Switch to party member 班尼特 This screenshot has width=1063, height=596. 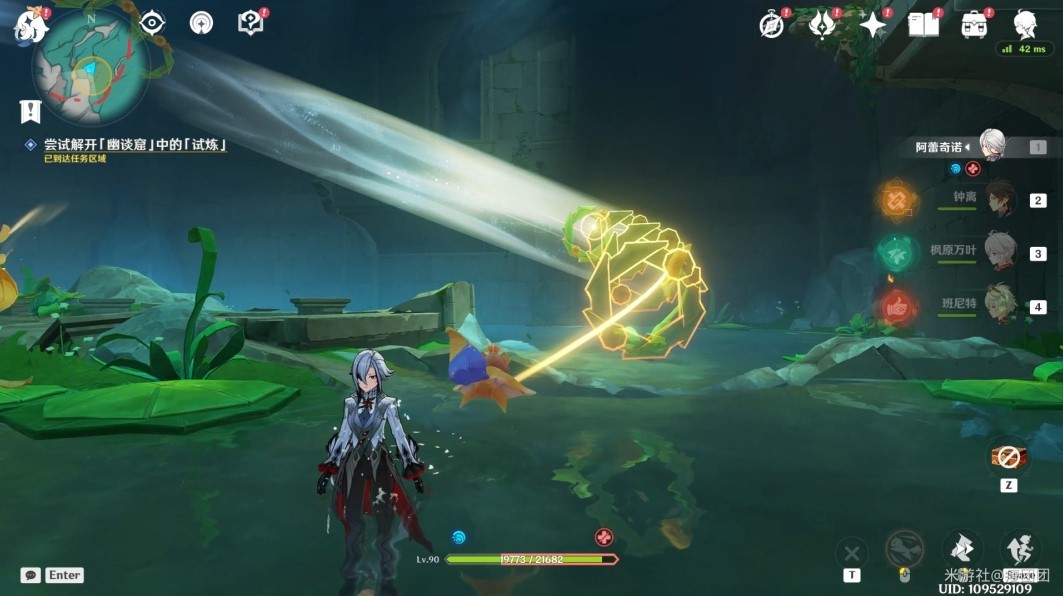999,304
